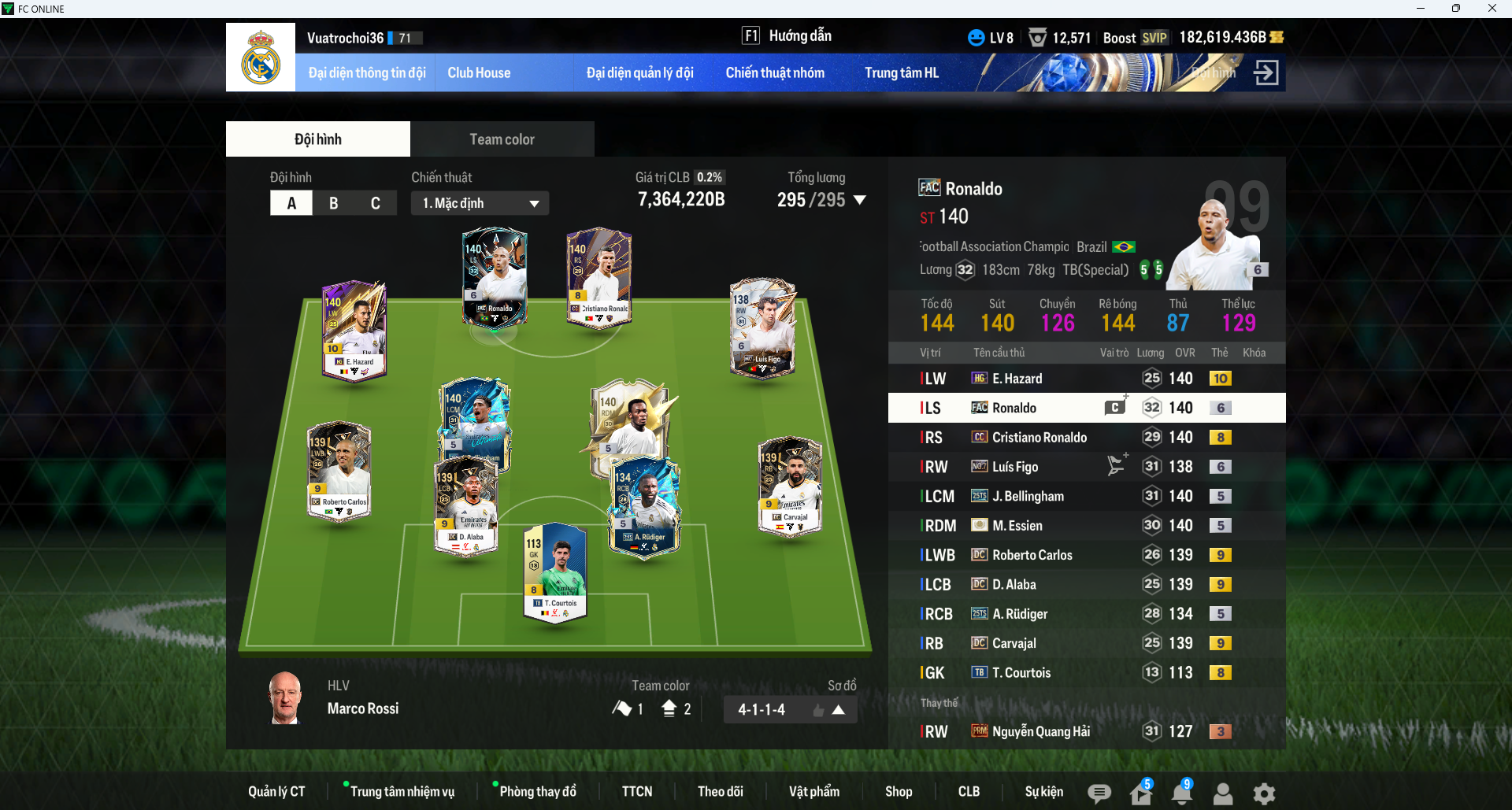
Task: Pick Roberto Carlos card on the pitch
Action: pos(339,471)
